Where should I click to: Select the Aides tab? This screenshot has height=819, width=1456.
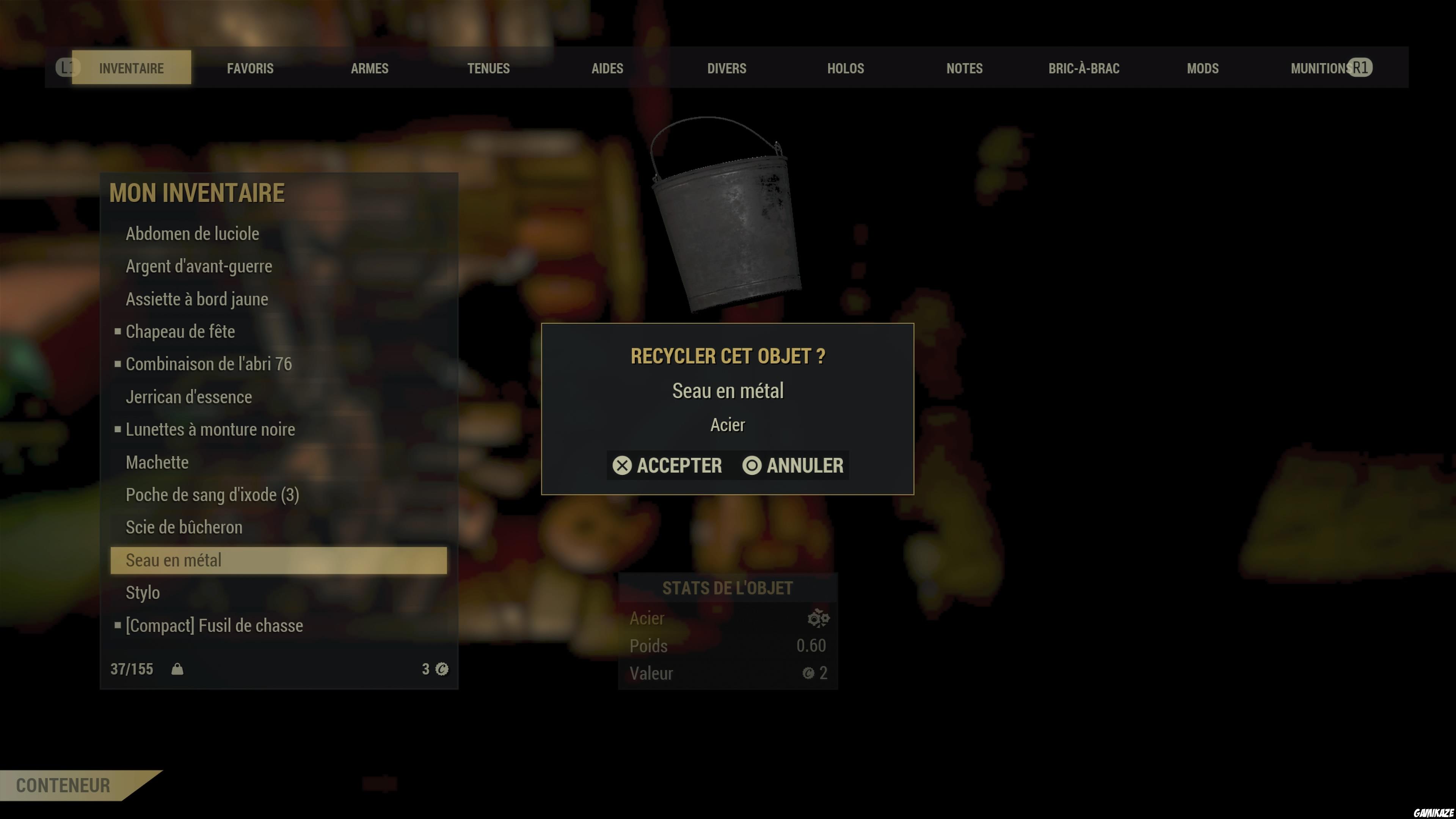coord(607,68)
